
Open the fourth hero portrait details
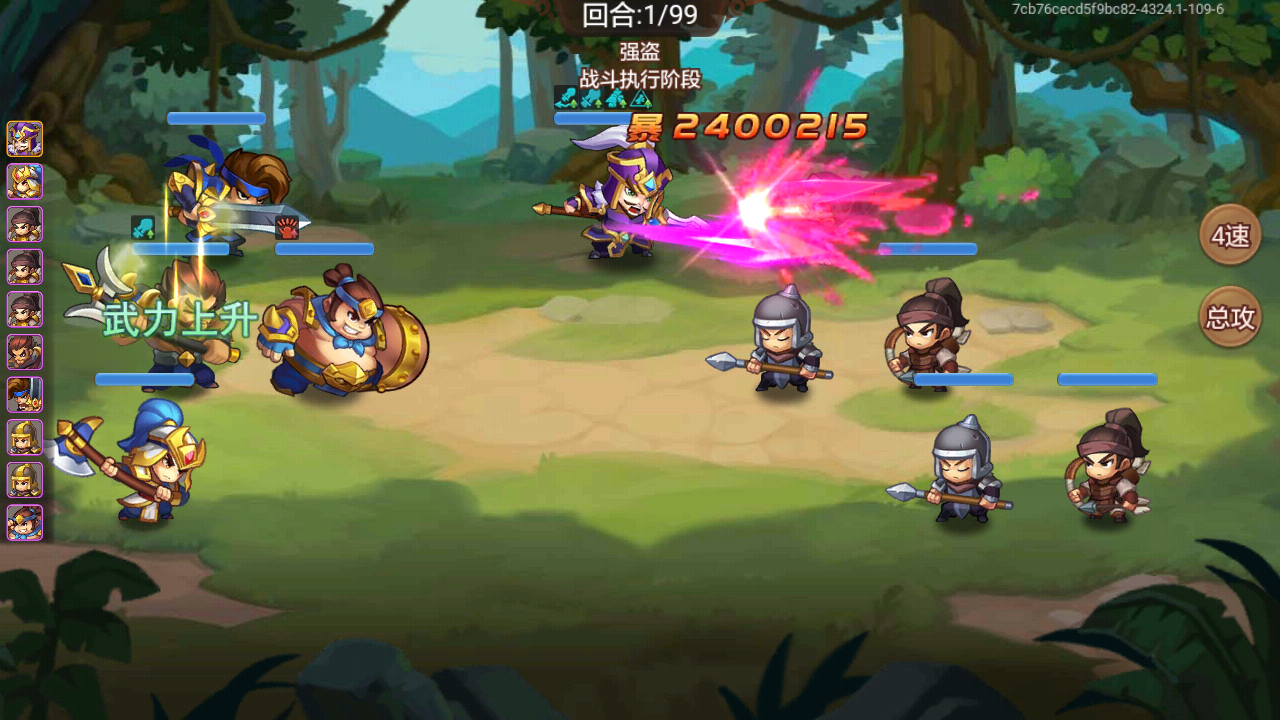click(x=24, y=268)
